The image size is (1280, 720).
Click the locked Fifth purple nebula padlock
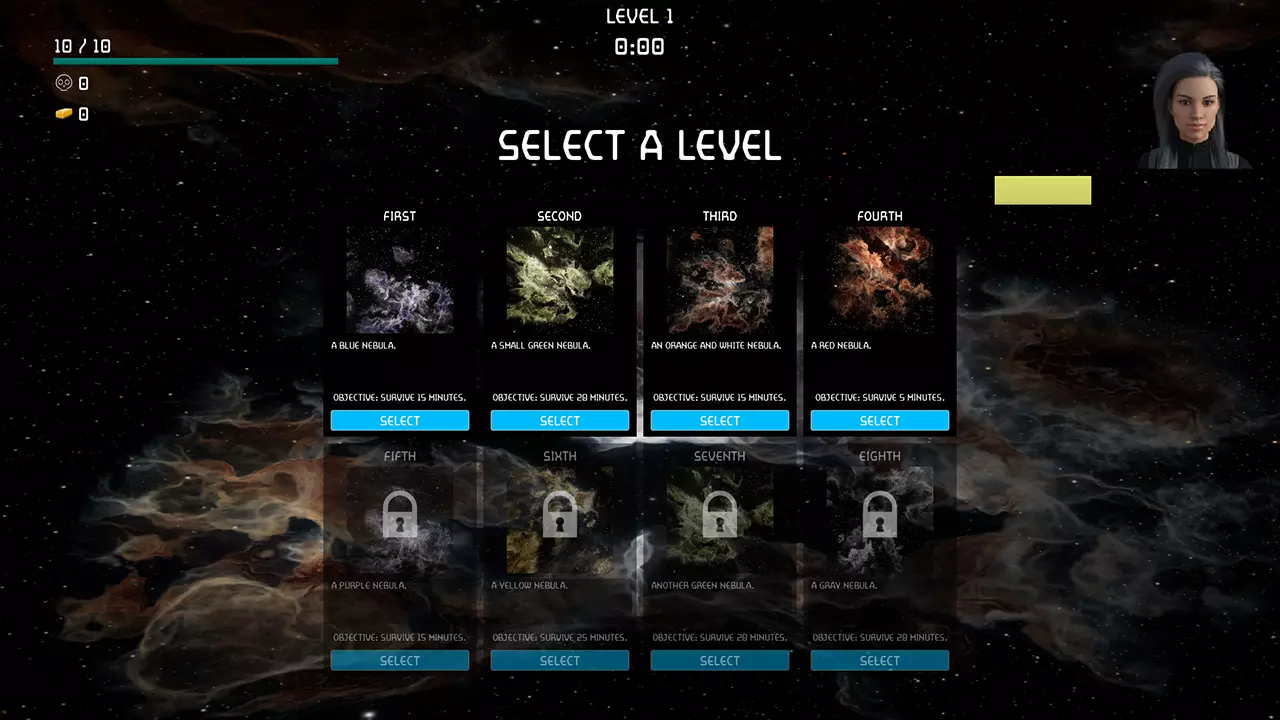tap(400, 514)
